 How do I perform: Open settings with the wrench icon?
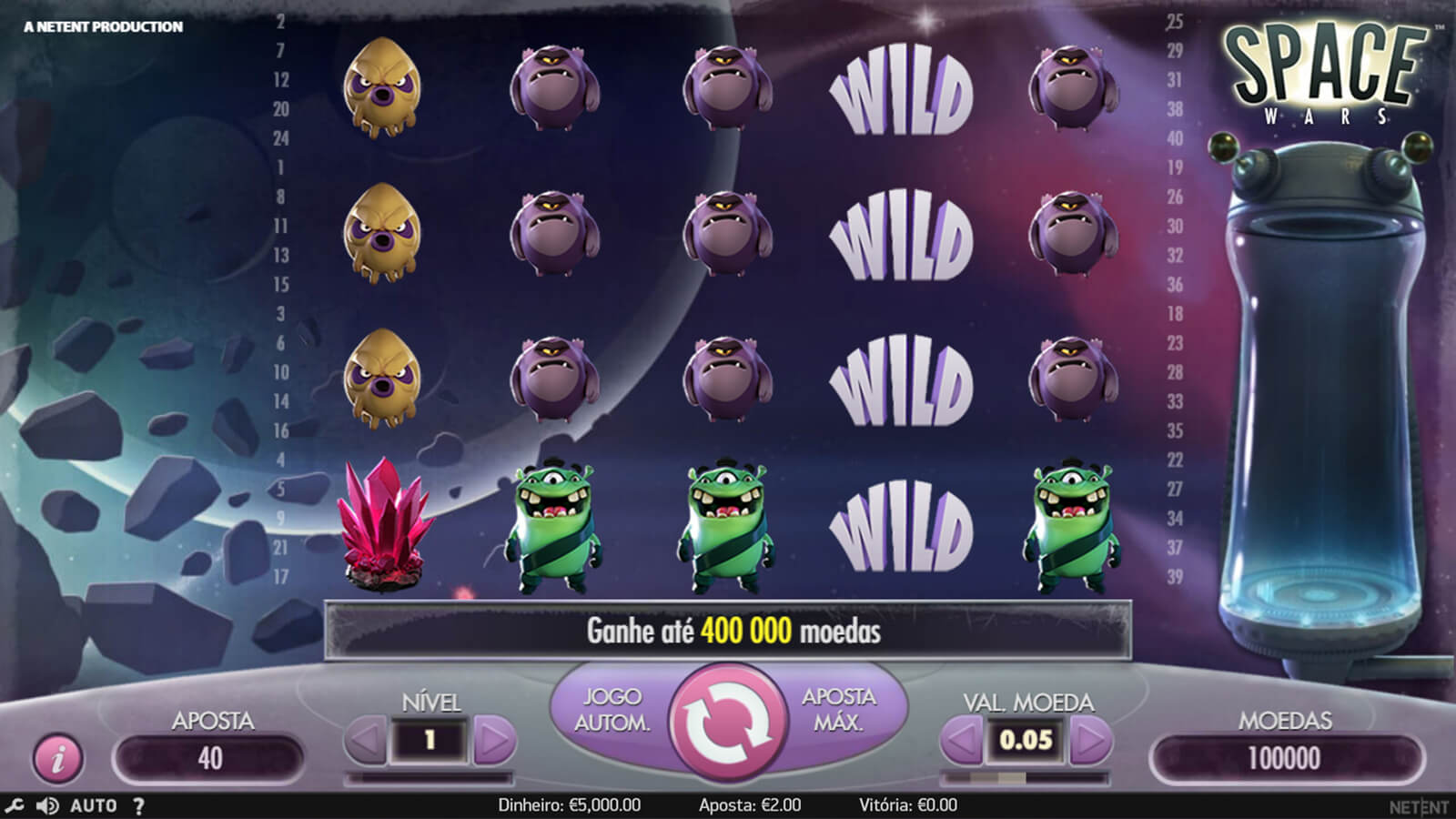pos(15,805)
